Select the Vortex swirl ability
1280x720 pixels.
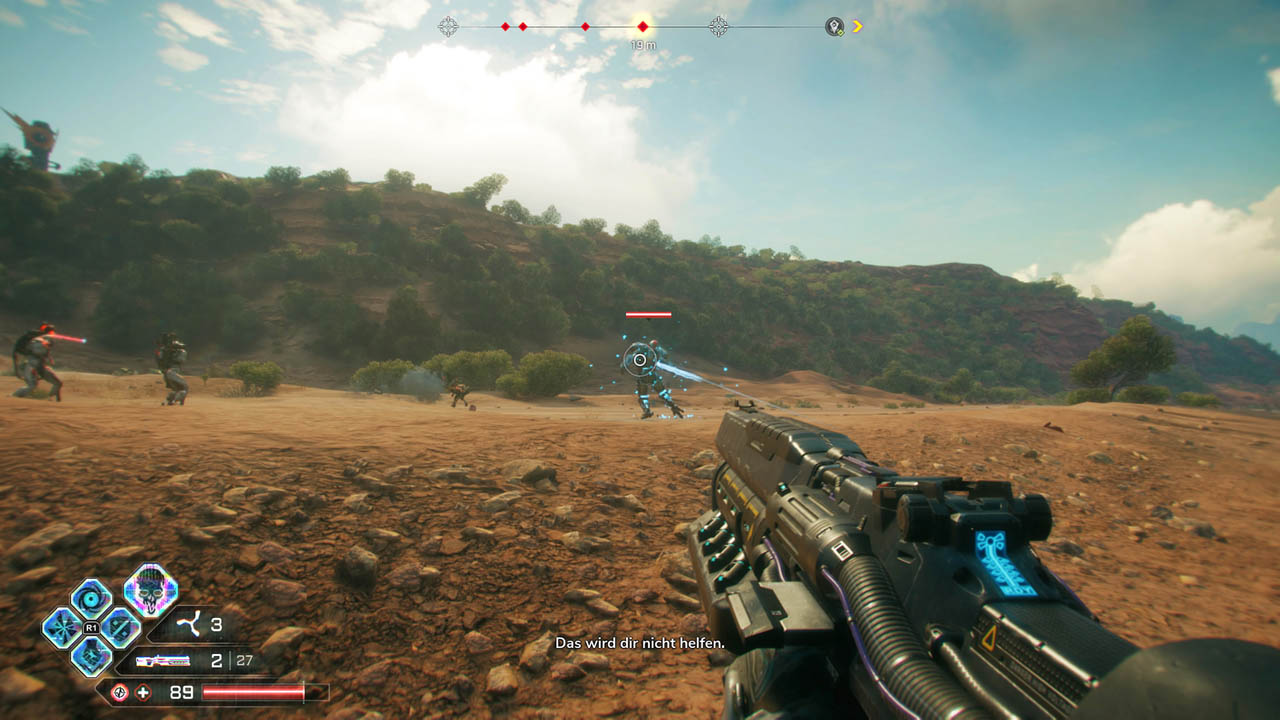click(x=91, y=600)
